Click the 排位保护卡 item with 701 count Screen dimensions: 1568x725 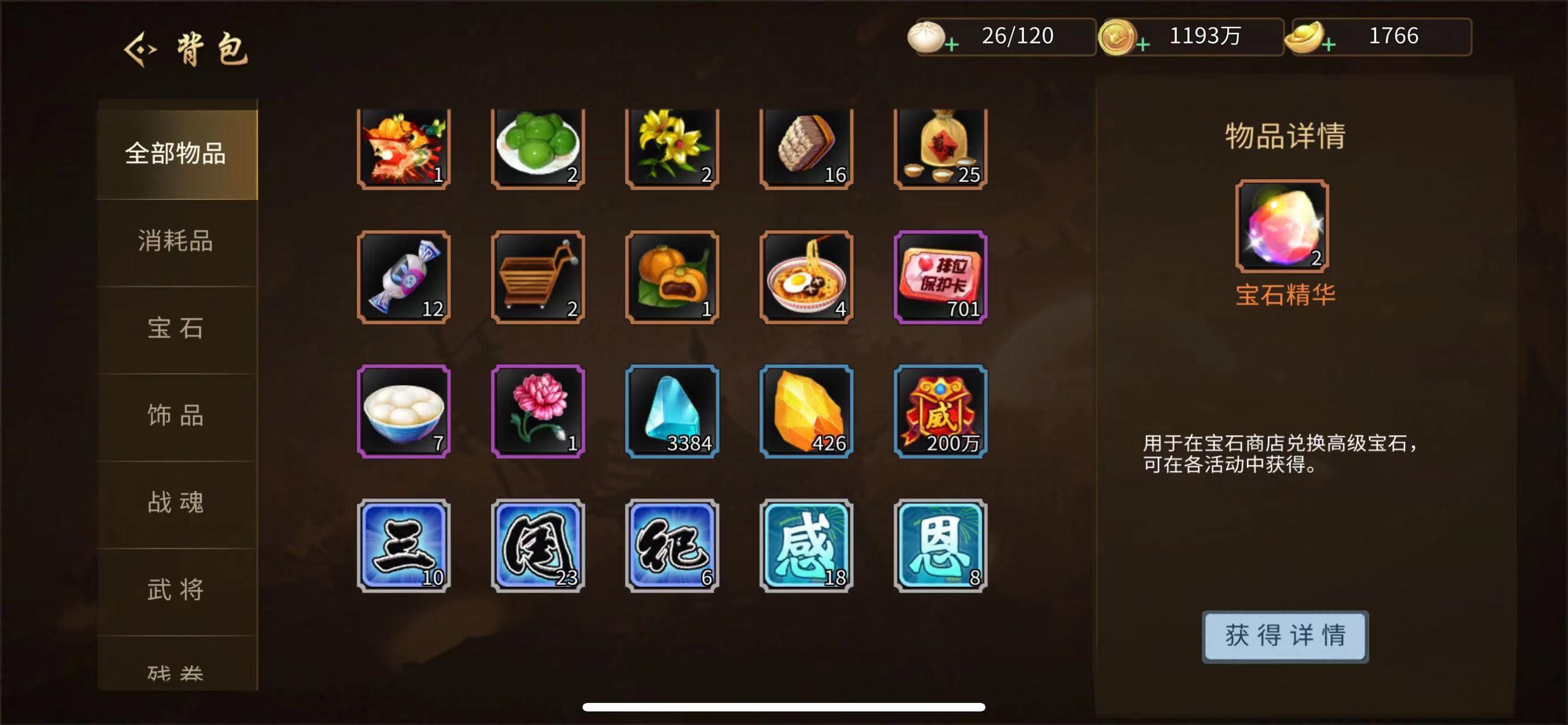pyautogui.click(x=939, y=279)
